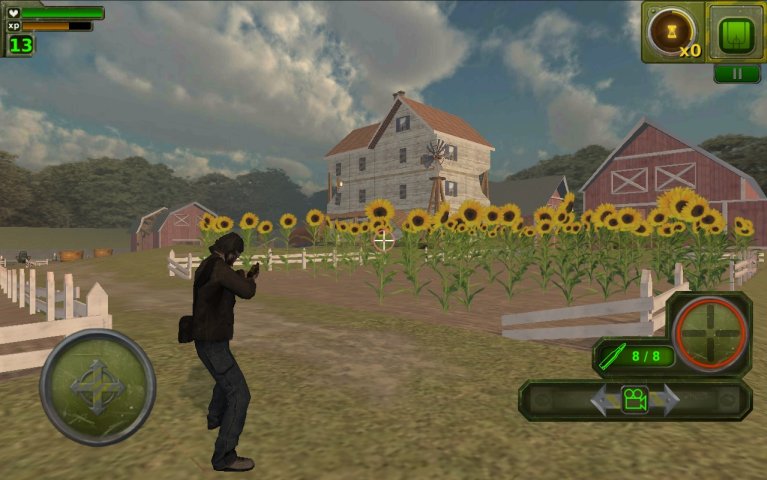This screenshot has height=480, width=767.
Task: Activate the hourglass slow-time power-up
Action: pyautogui.click(x=671, y=33)
